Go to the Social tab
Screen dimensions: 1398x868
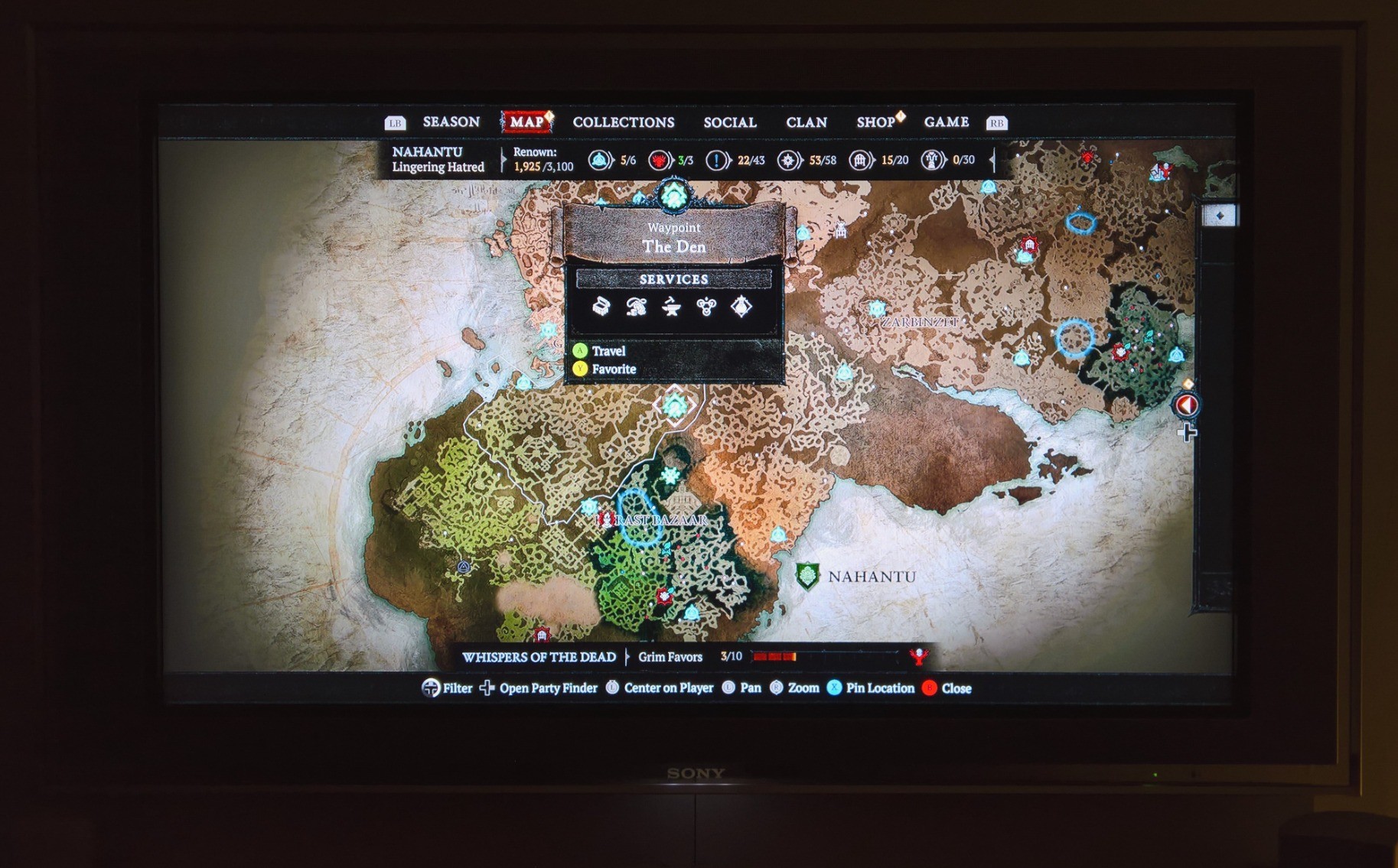pos(730,122)
